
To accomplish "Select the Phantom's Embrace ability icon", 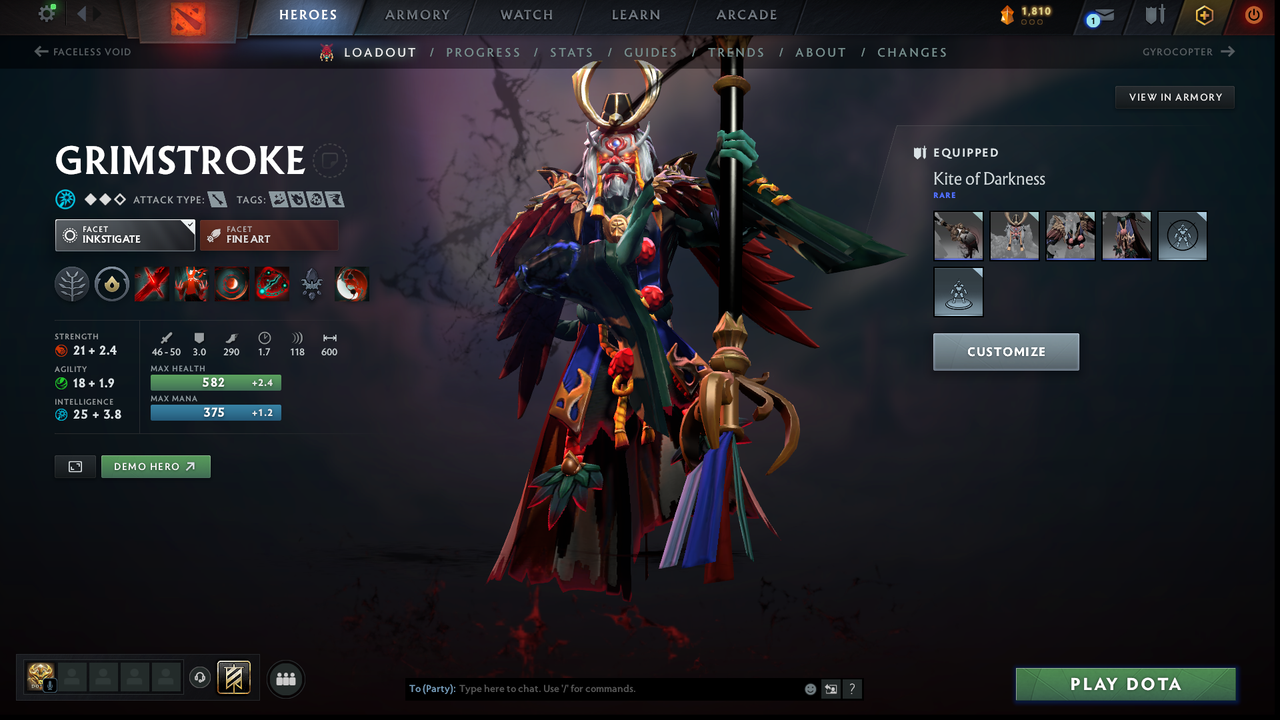I will tap(191, 283).
